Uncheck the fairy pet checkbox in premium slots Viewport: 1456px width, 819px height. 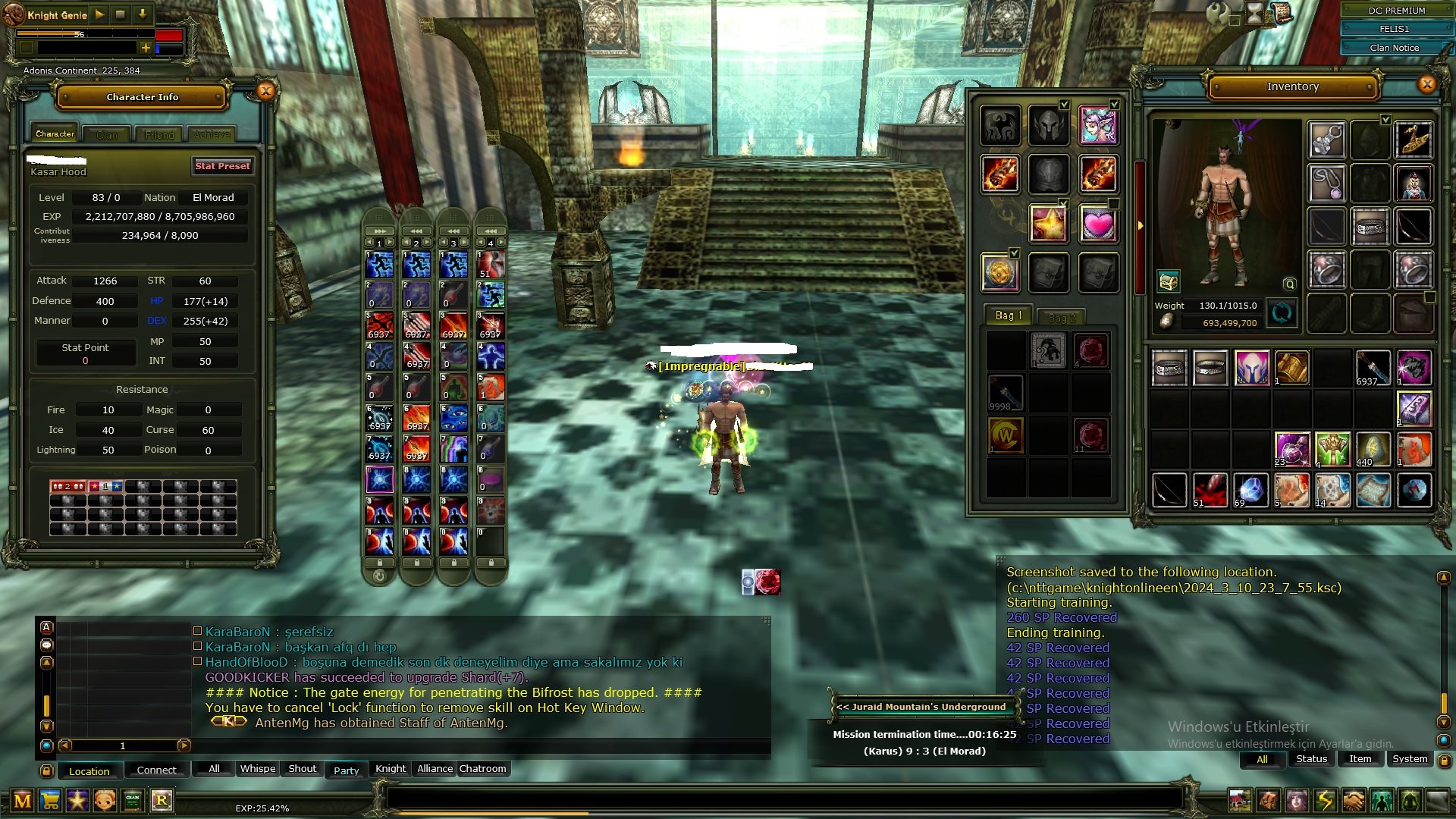1113,103
